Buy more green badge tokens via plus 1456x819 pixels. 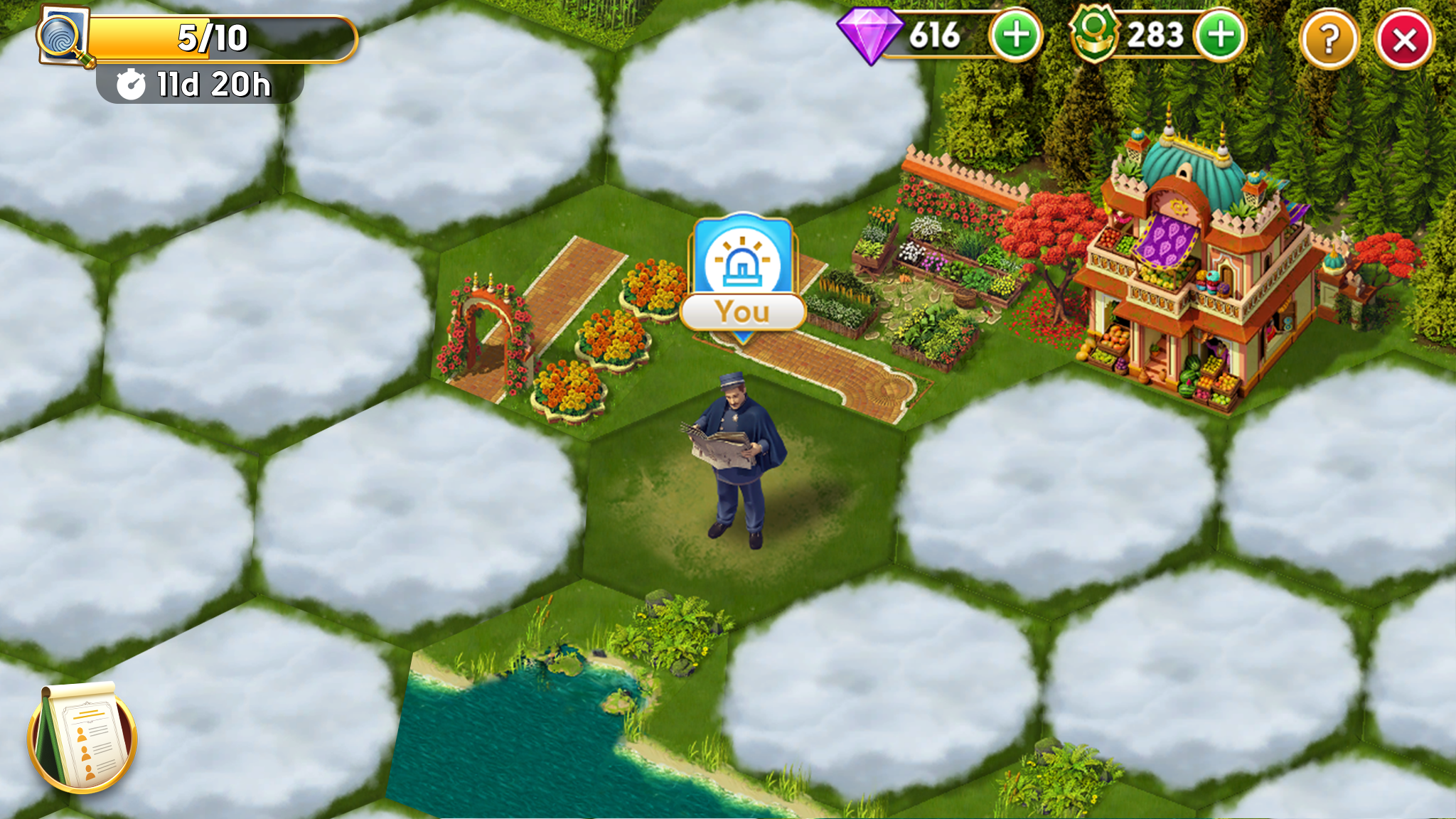coord(1220,36)
